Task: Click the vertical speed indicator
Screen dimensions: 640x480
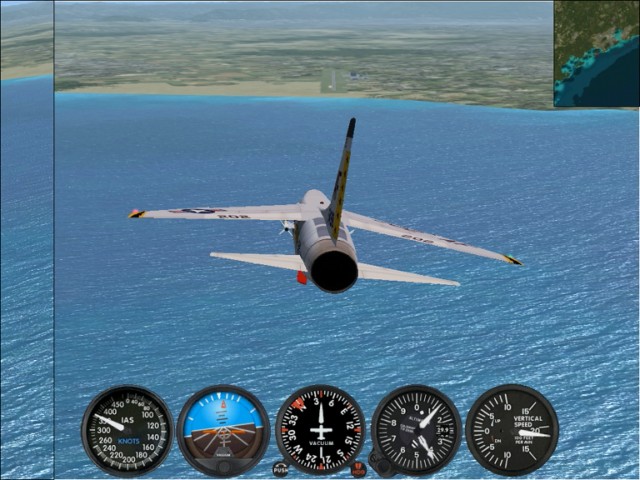Action: (512, 430)
